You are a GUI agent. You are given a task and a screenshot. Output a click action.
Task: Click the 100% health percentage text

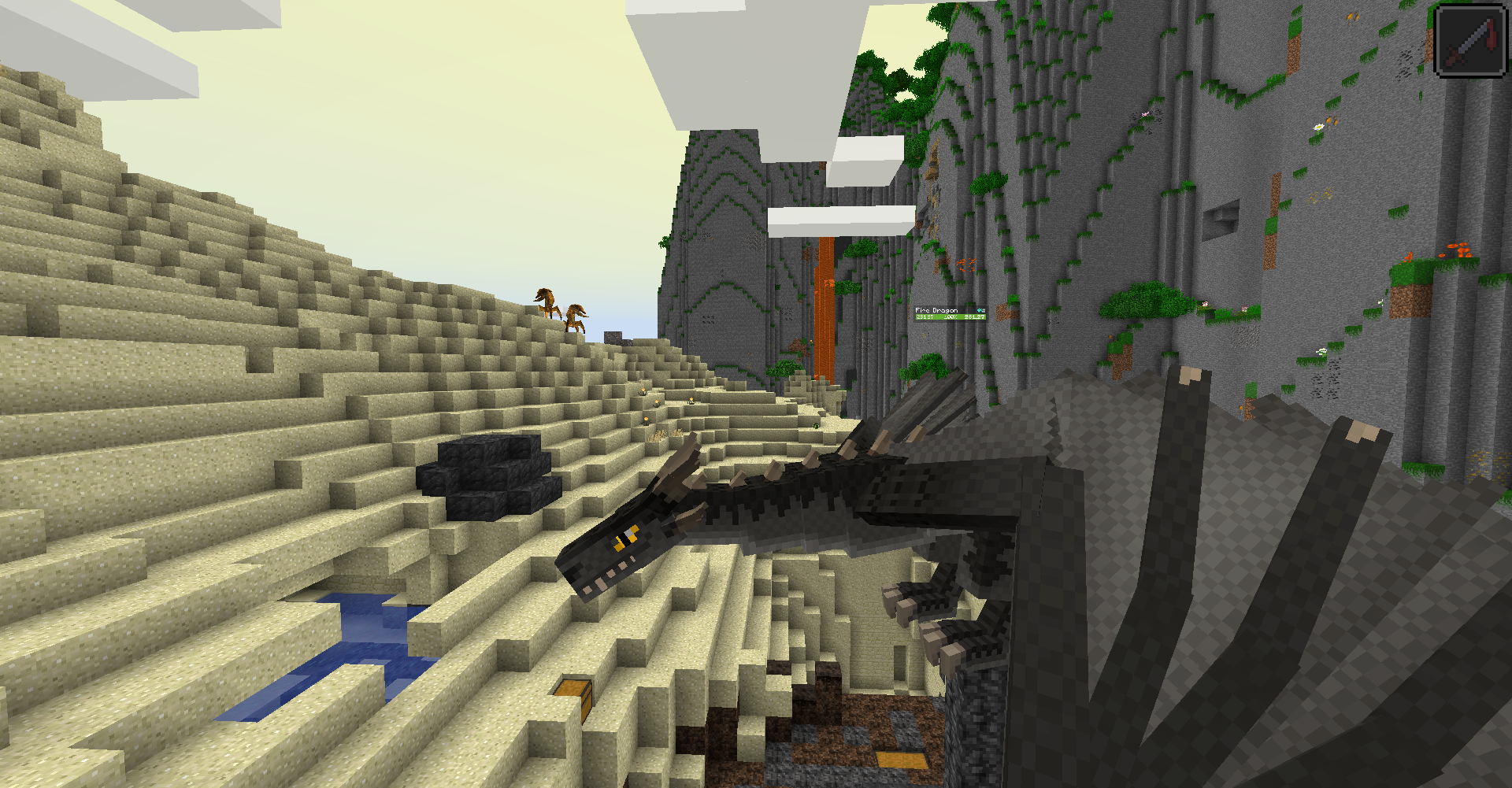tap(951, 317)
